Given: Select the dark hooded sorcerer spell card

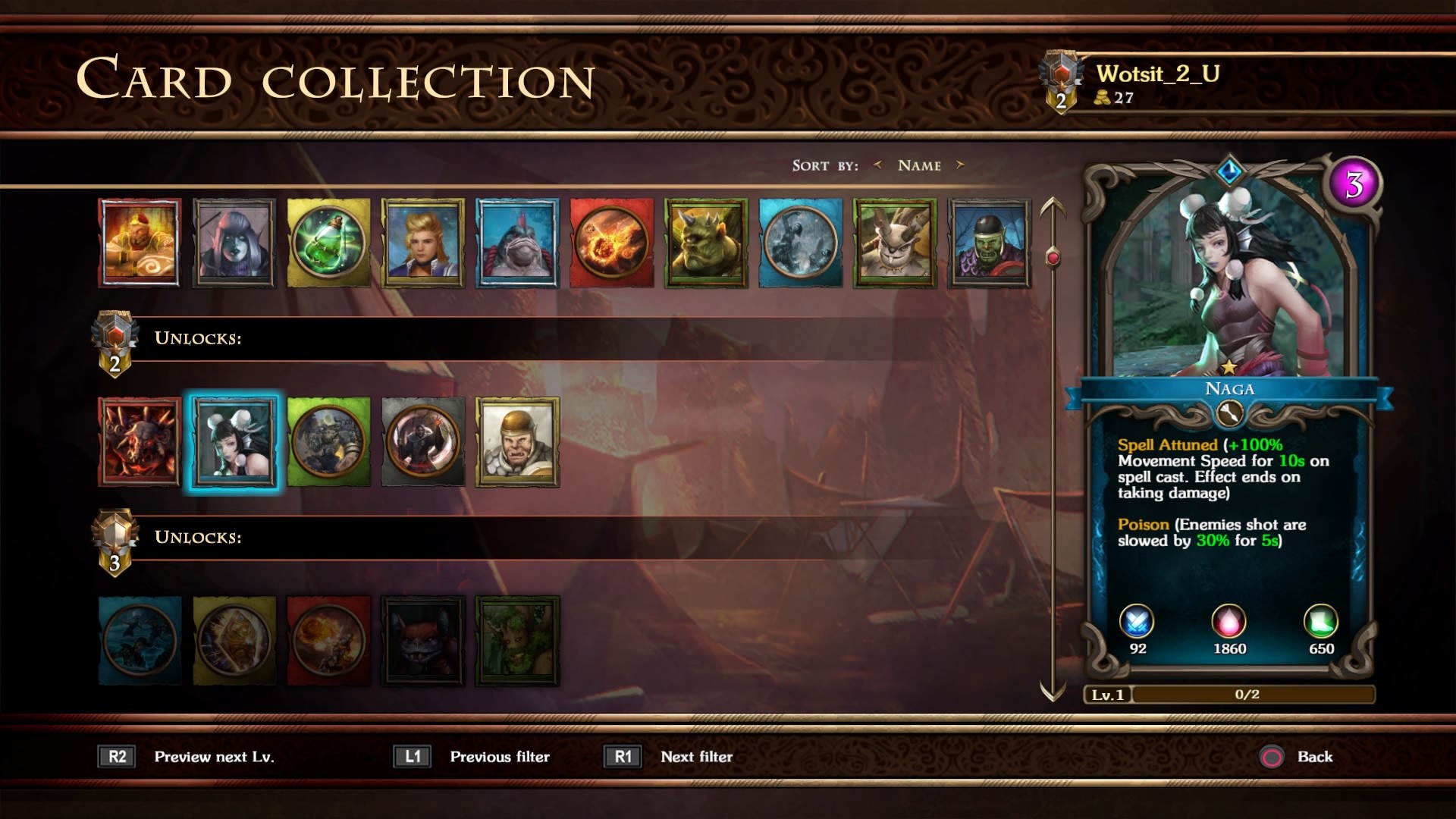Looking at the screenshot, I should (423, 442).
